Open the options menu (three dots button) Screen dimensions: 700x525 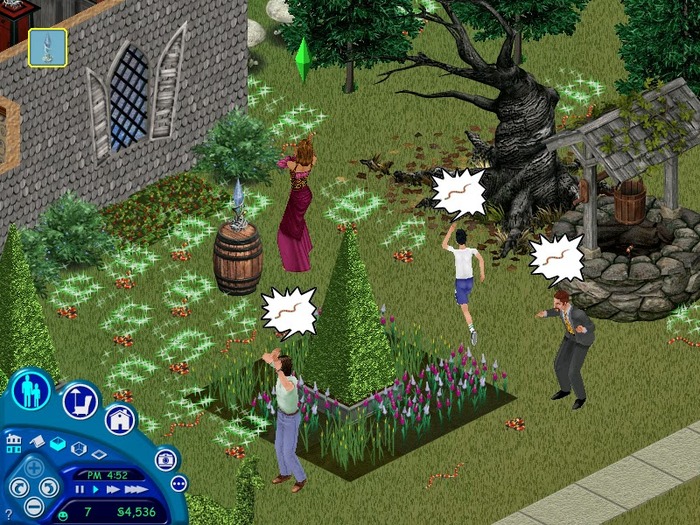tap(179, 484)
